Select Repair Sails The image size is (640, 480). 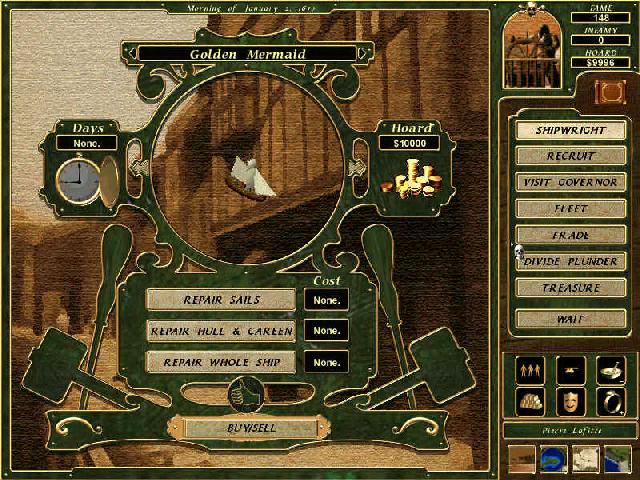[x=221, y=300]
